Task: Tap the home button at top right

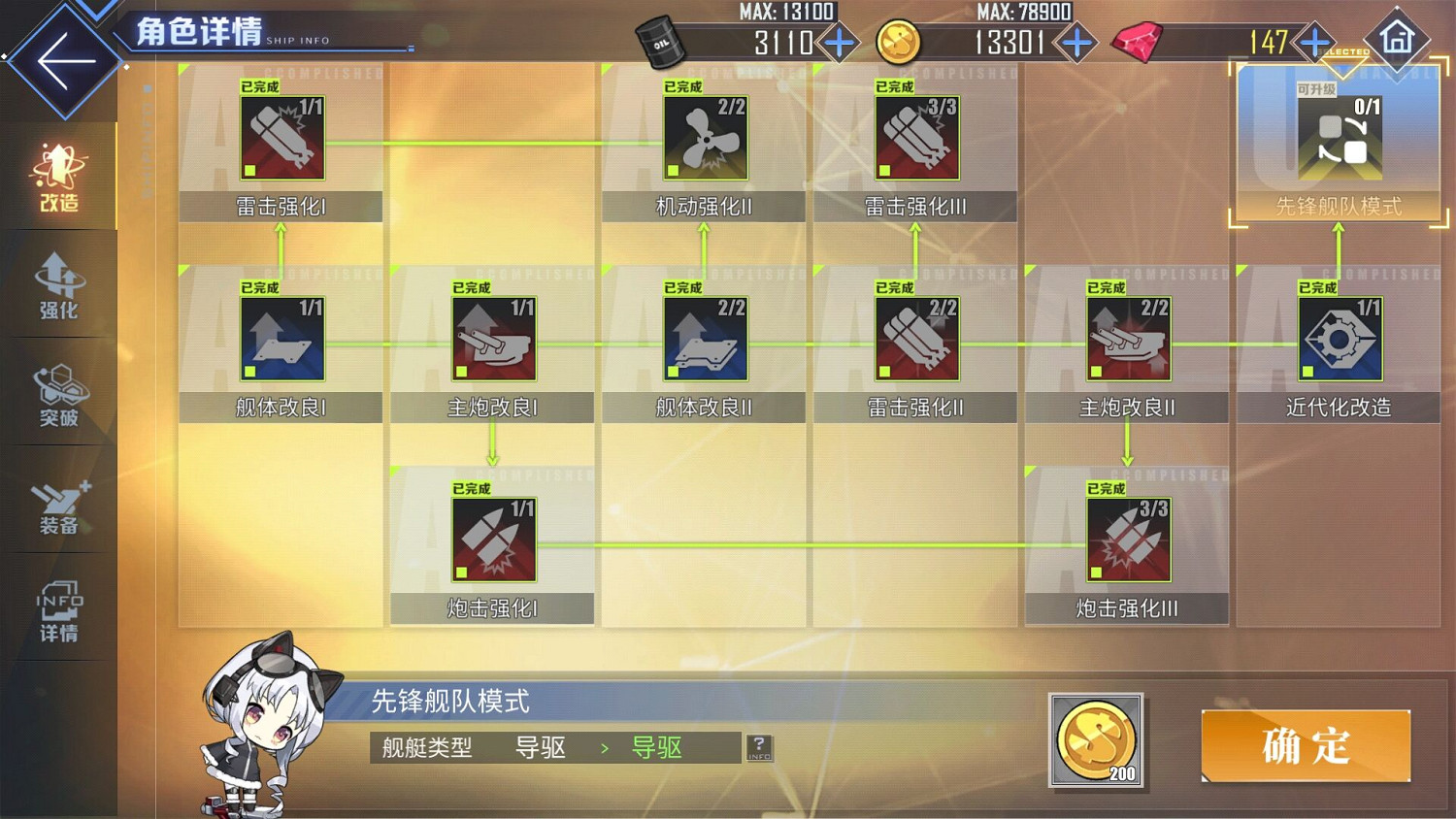Action: pyautogui.click(x=1398, y=41)
